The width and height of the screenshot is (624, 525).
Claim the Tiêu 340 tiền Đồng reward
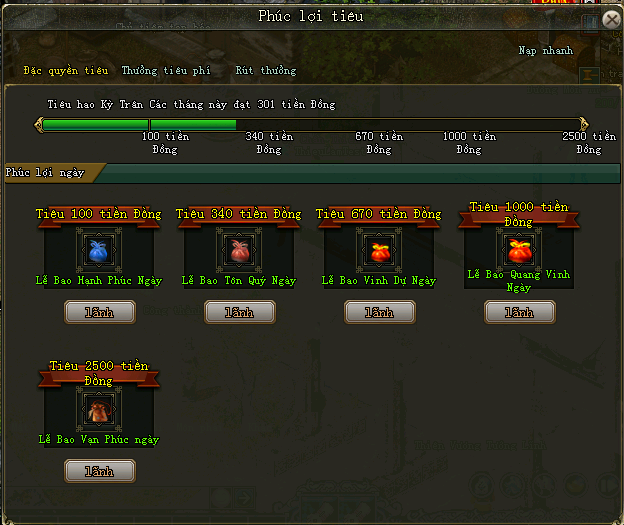coord(239,313)
